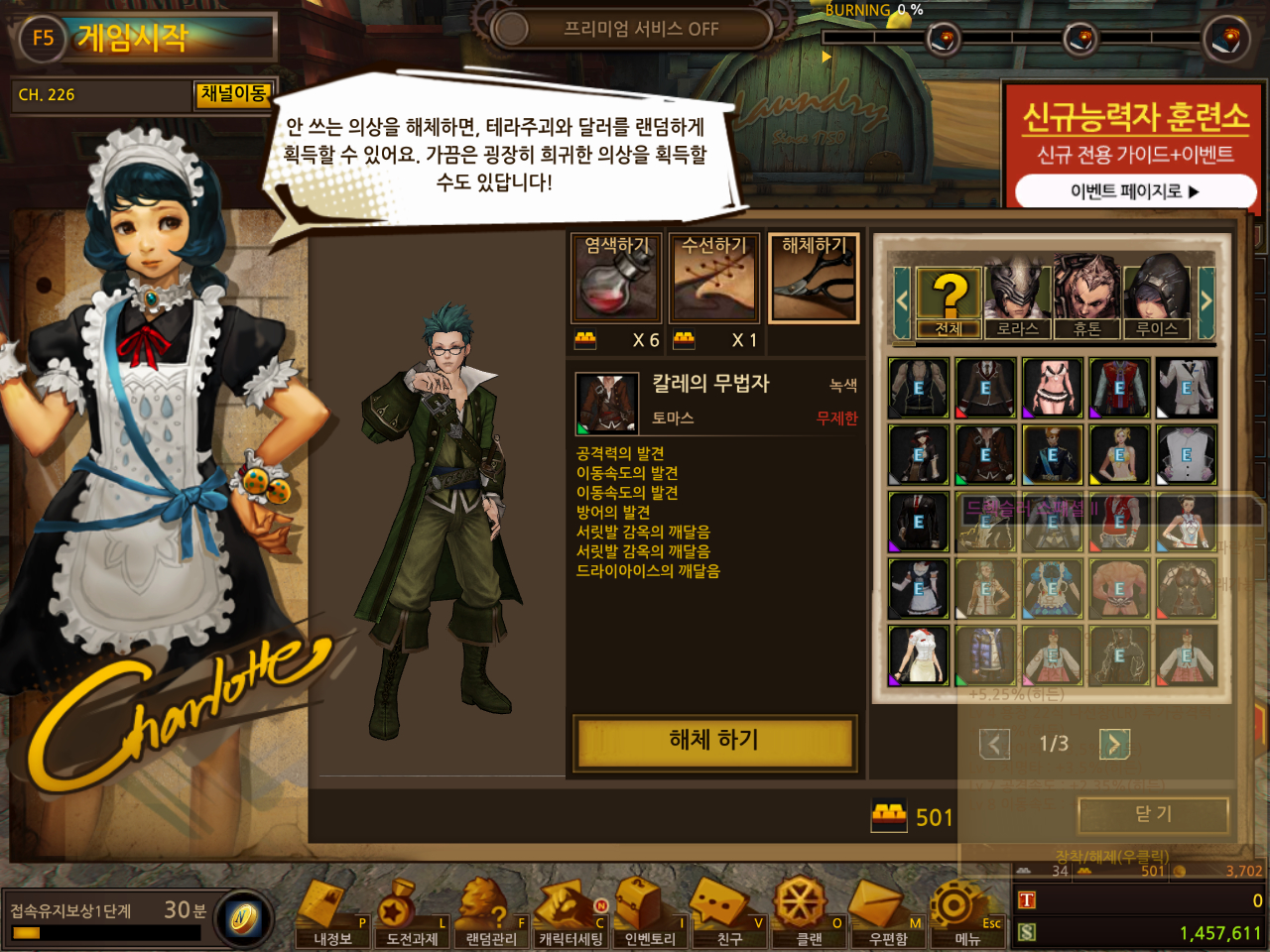
Task: Choose the 전체 question mark character filter
Action: tap(949, 301)
